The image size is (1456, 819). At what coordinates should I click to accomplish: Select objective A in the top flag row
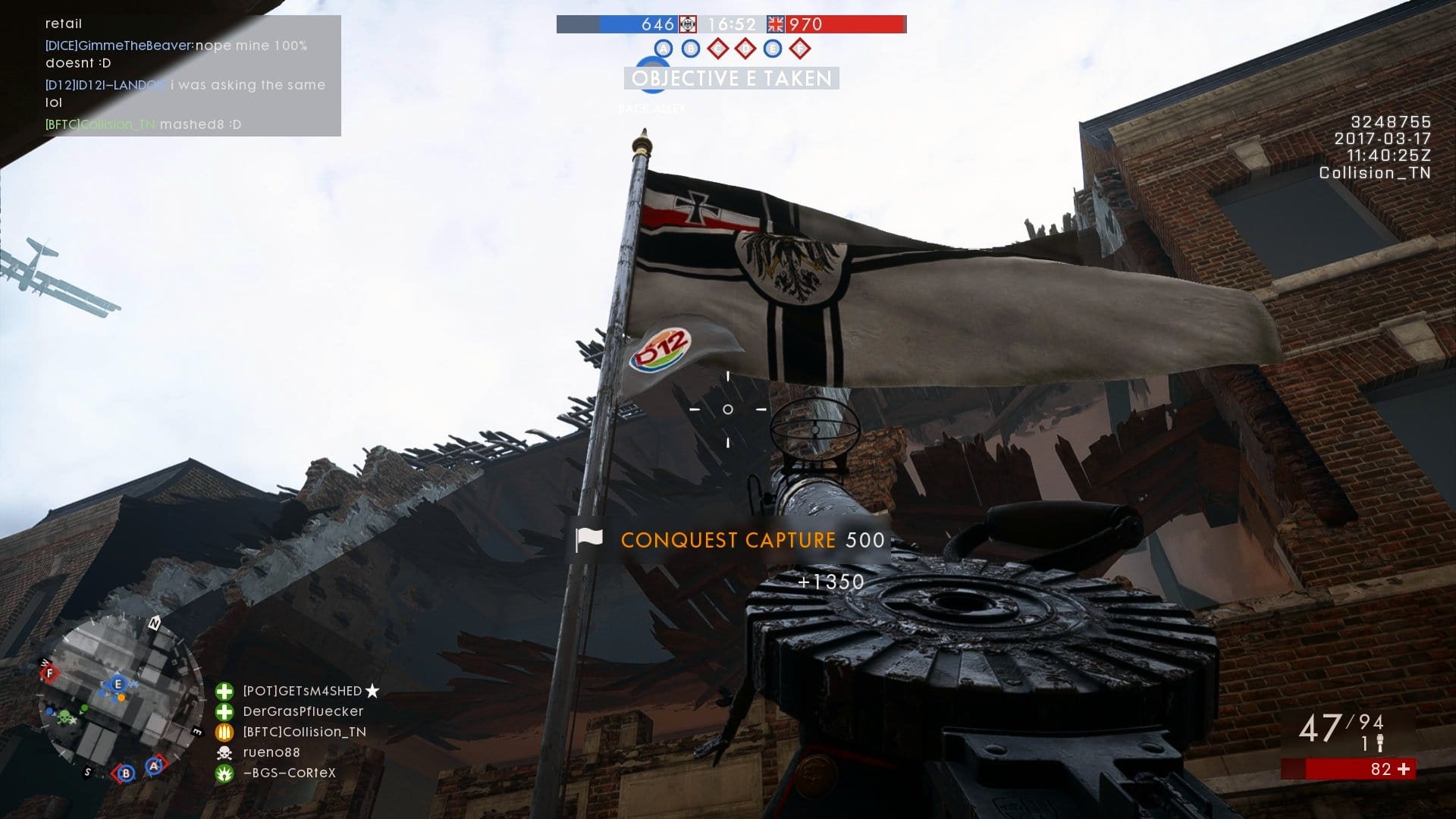pos(664,49)
